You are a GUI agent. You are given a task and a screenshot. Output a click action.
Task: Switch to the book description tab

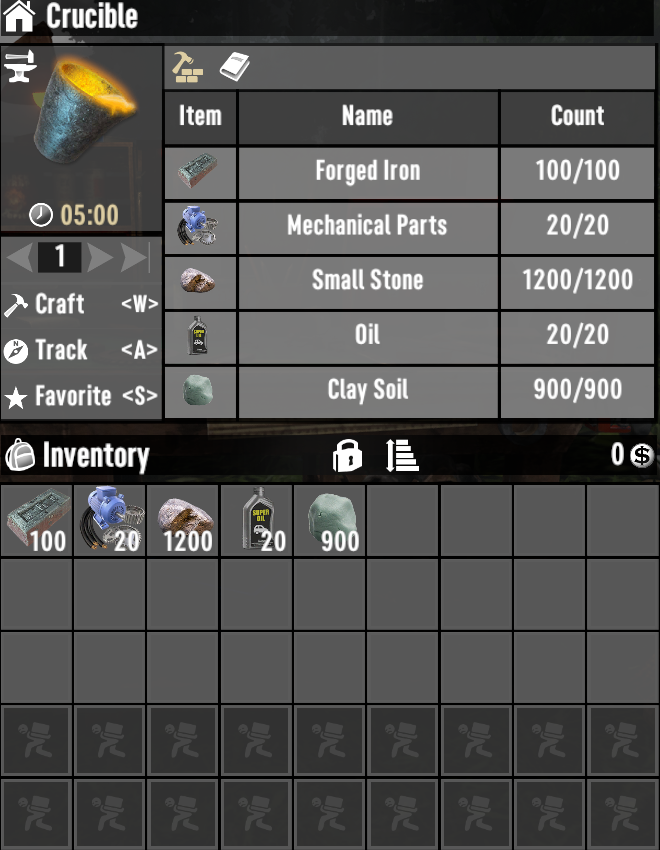234,67
